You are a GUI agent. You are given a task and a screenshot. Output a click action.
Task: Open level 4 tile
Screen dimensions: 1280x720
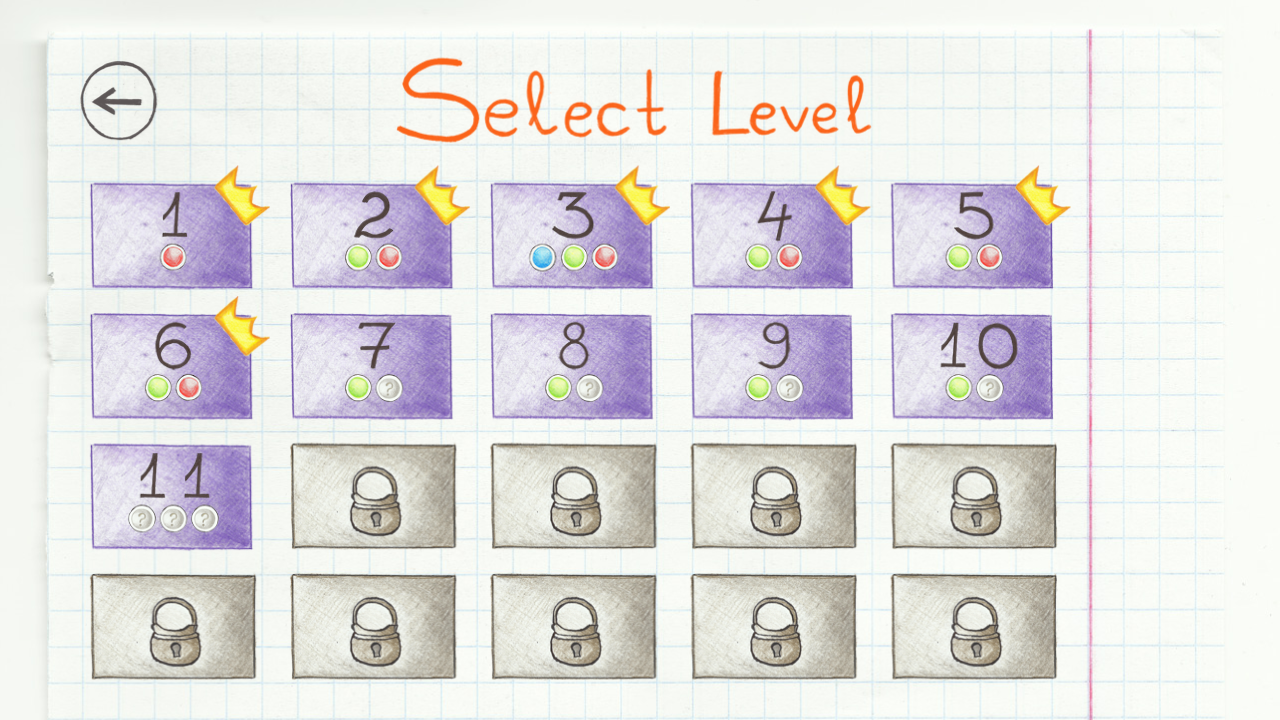pos(771,235)
